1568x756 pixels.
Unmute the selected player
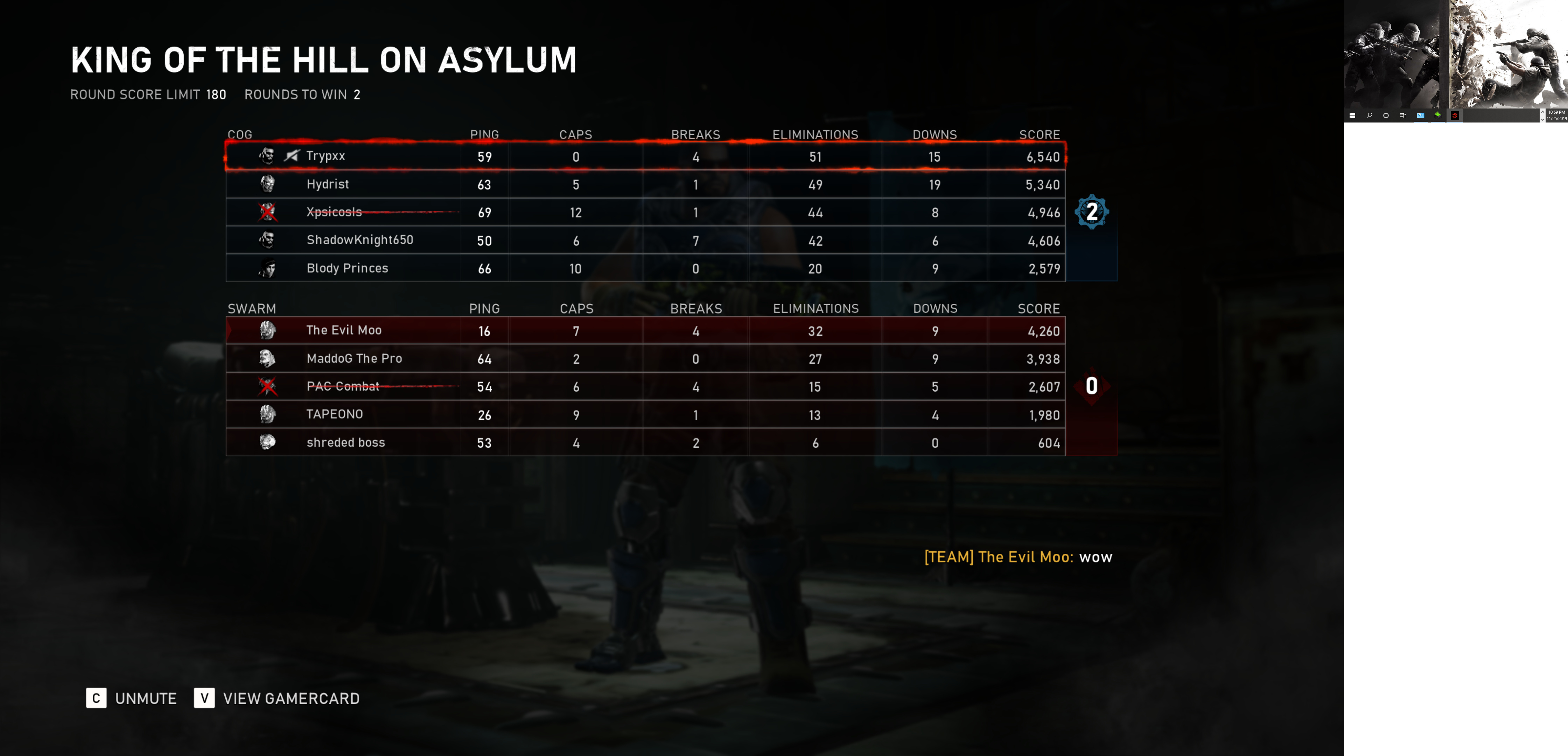coord(132,698)
